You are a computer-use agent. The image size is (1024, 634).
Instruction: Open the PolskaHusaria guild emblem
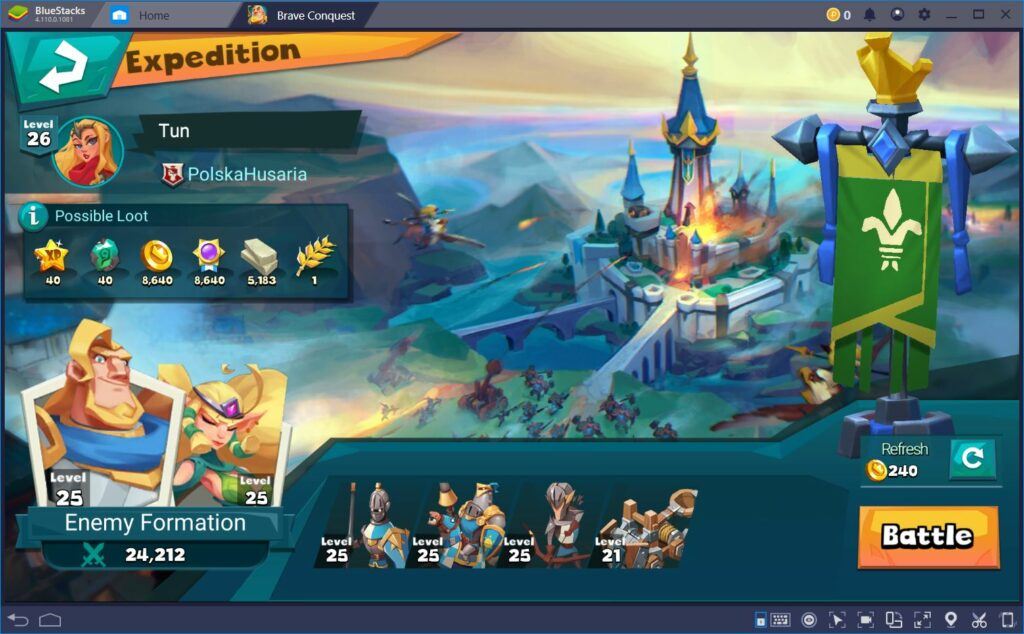173,174
